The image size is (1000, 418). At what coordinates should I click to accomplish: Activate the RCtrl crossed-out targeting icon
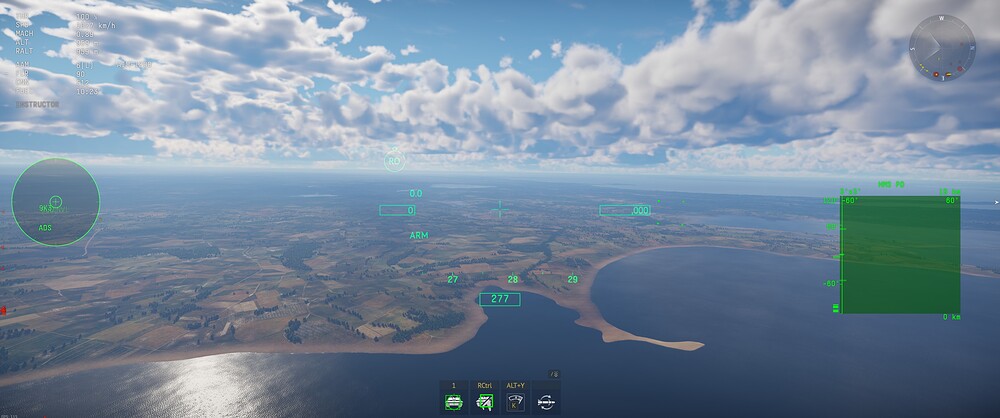[x=485, y=402]
